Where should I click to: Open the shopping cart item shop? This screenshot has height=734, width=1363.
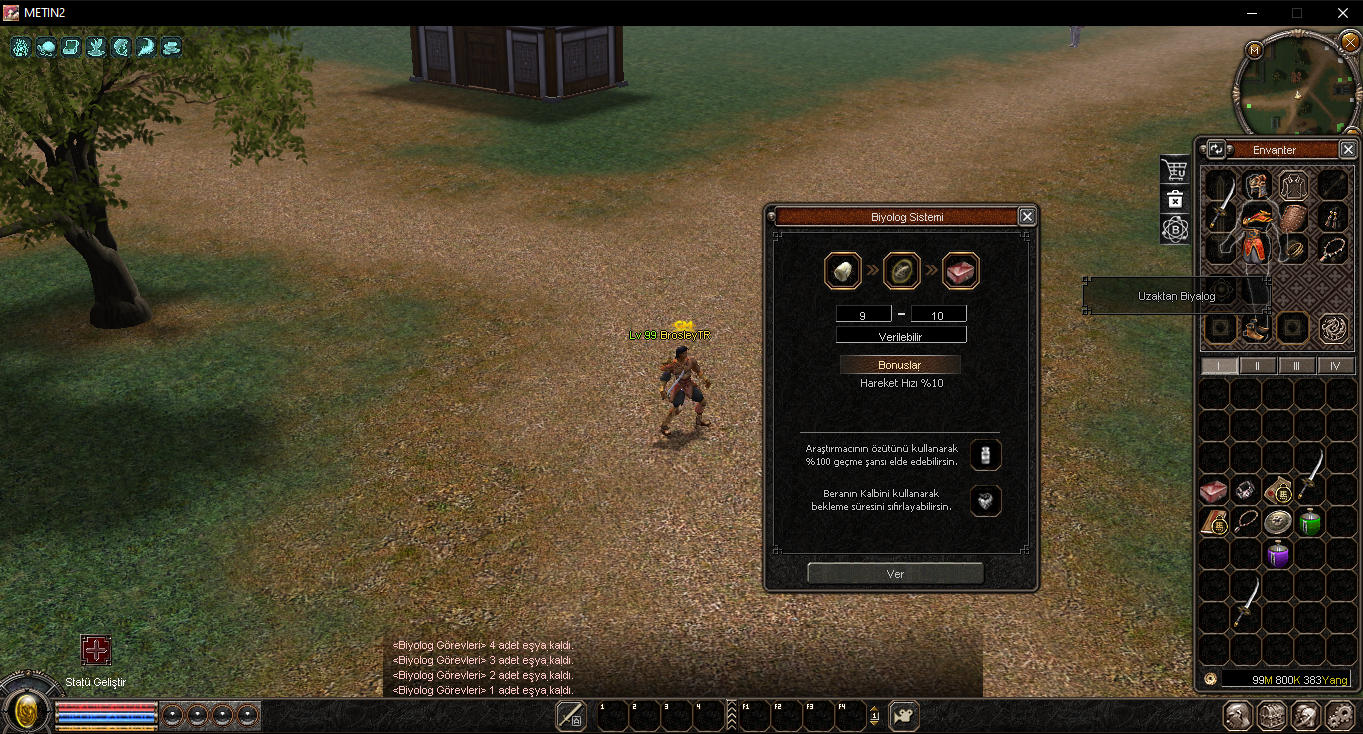point(1175,171)
